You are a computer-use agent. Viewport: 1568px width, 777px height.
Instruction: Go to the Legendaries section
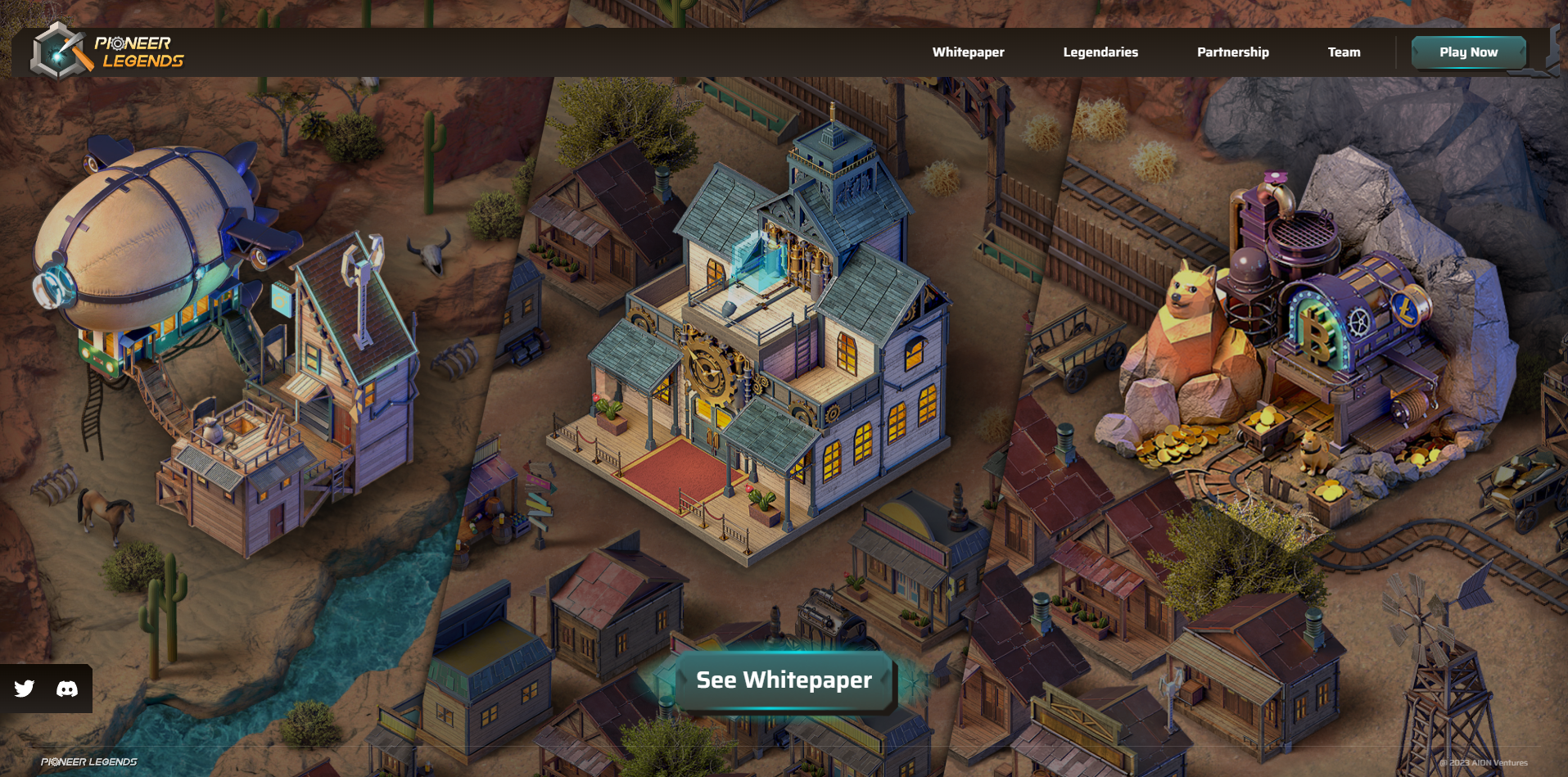point(1100,52)
